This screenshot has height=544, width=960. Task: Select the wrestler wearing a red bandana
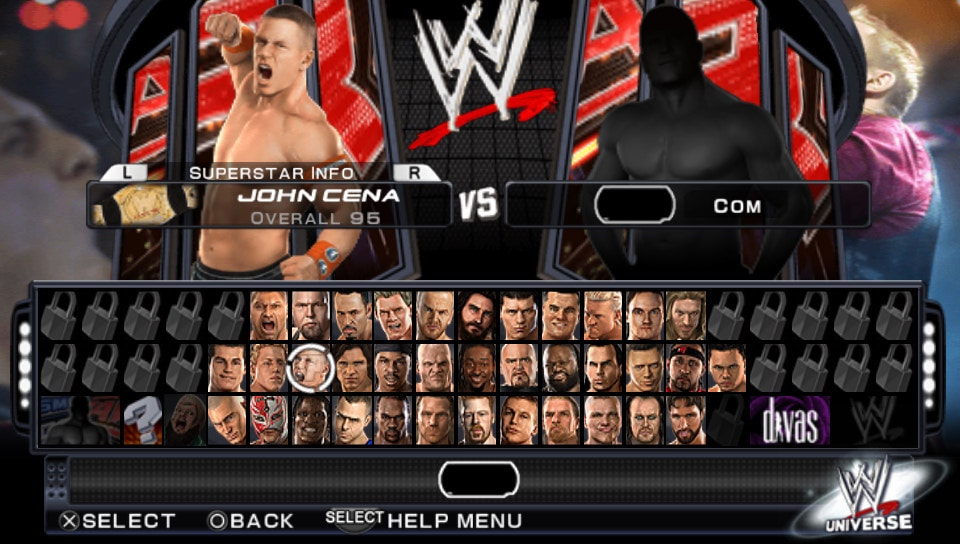(x=687, y=368)
